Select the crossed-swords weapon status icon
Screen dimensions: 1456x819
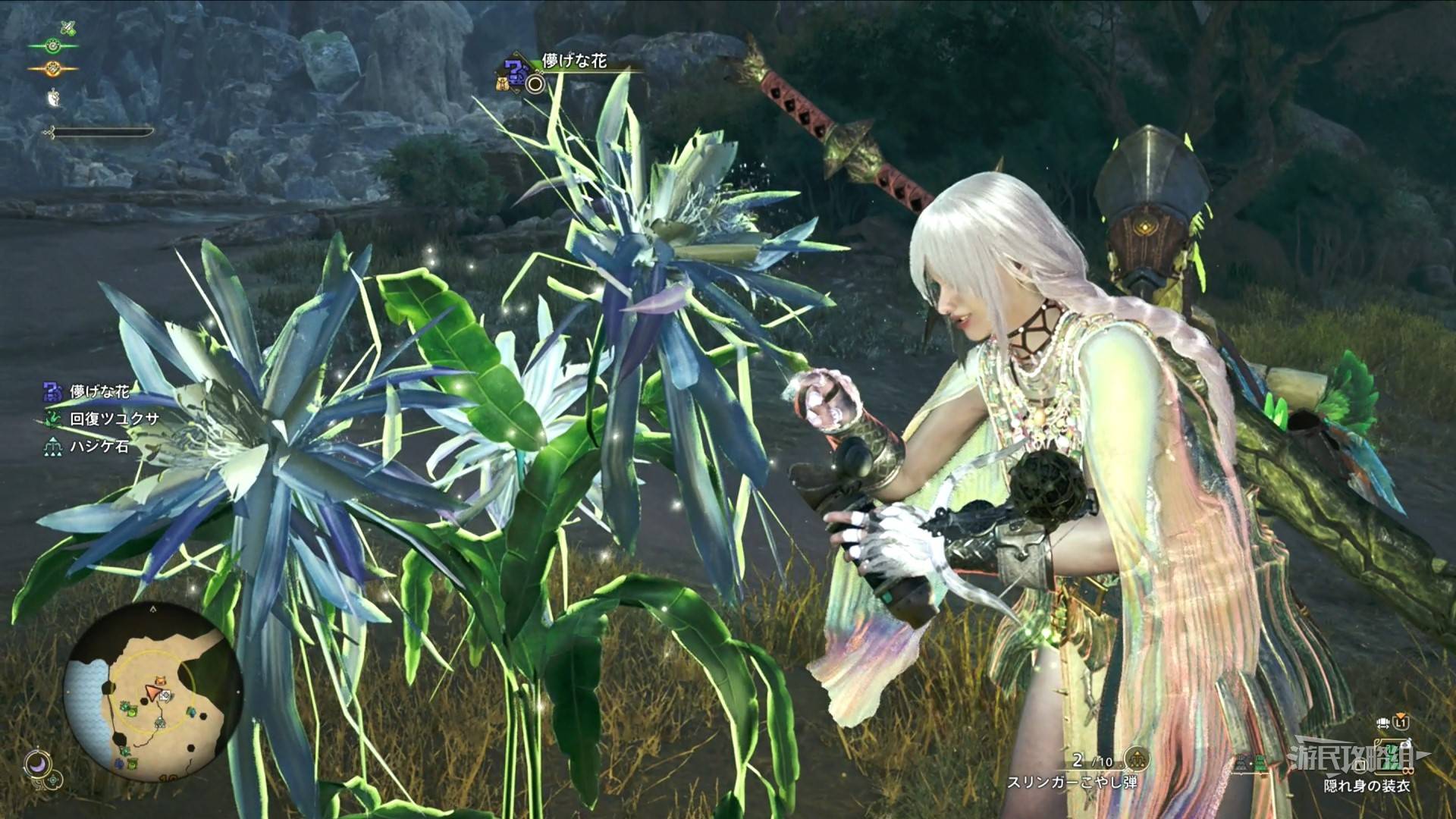(x=68, y=28)
